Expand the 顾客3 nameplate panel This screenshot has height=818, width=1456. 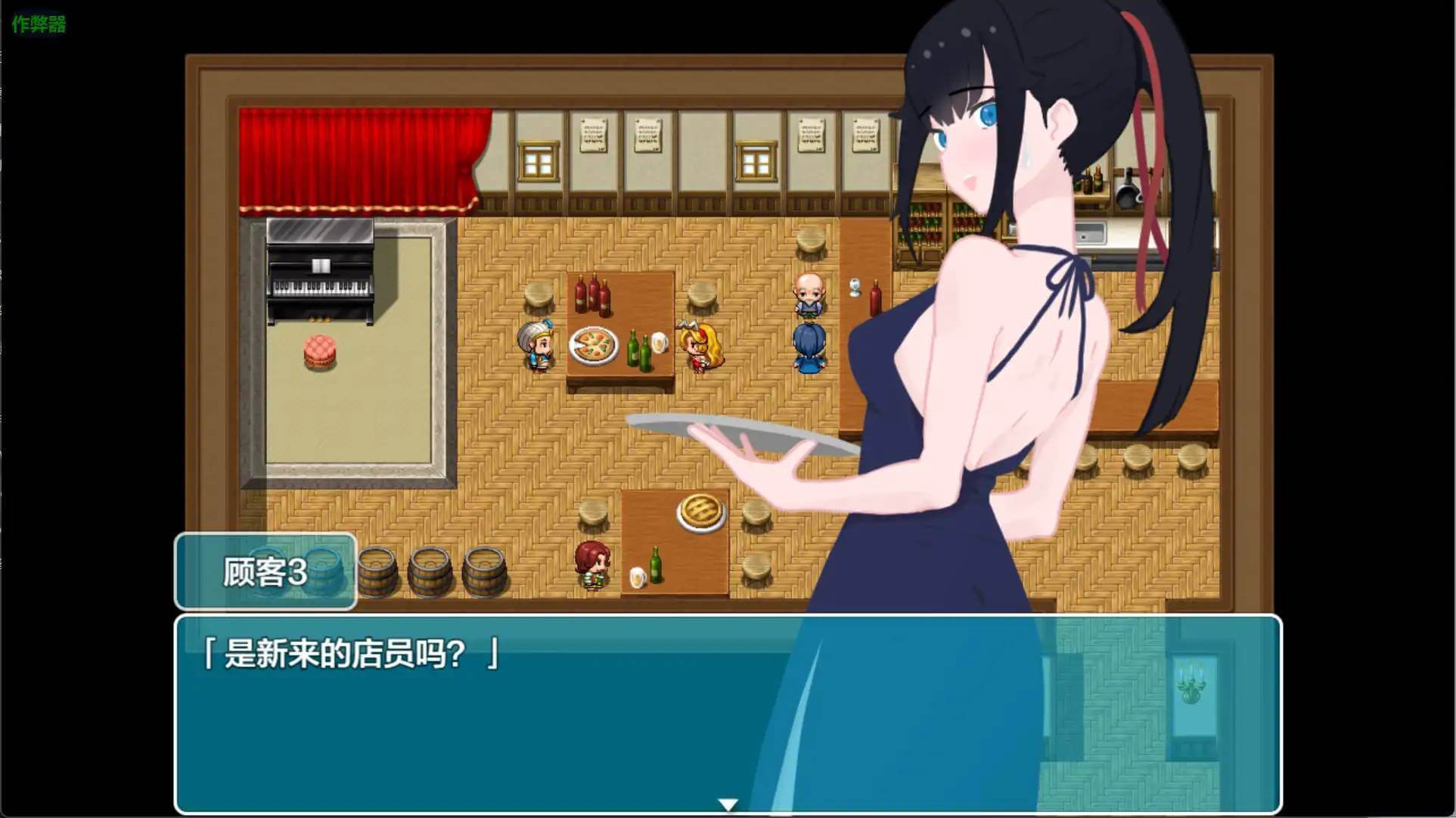click(265, 573)
